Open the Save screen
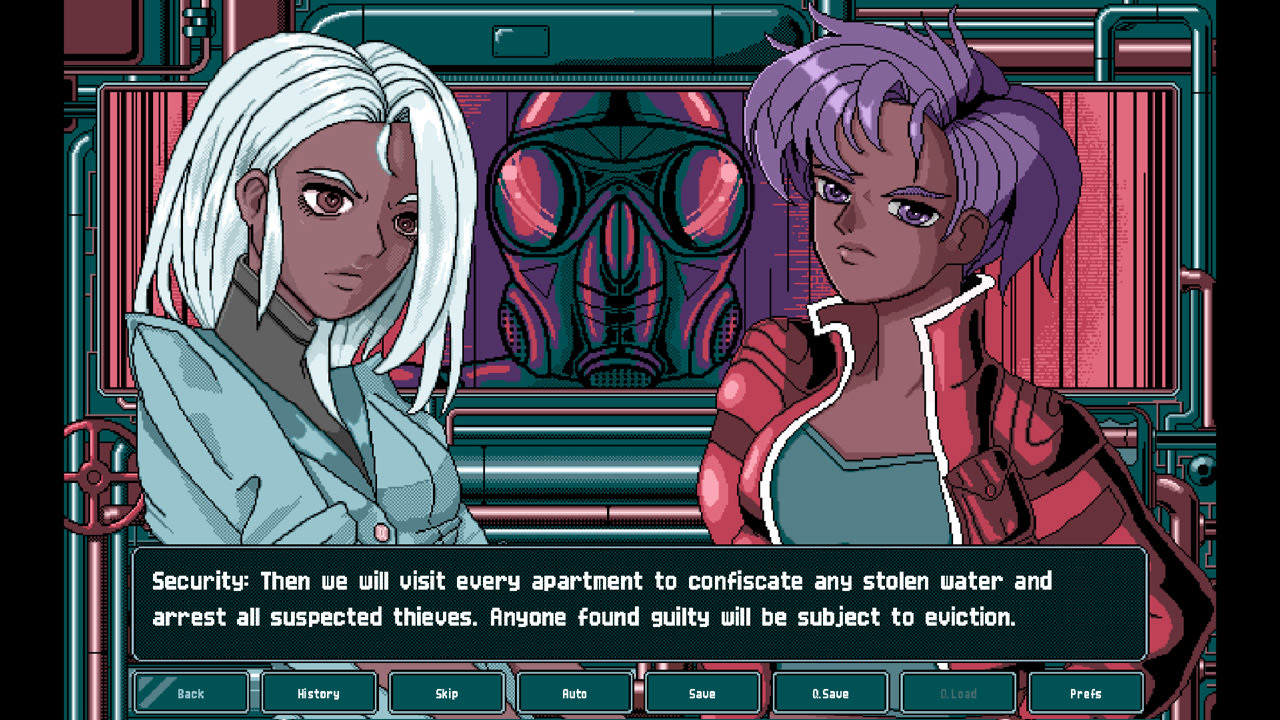1280x720 pixels. pos(702,692)
